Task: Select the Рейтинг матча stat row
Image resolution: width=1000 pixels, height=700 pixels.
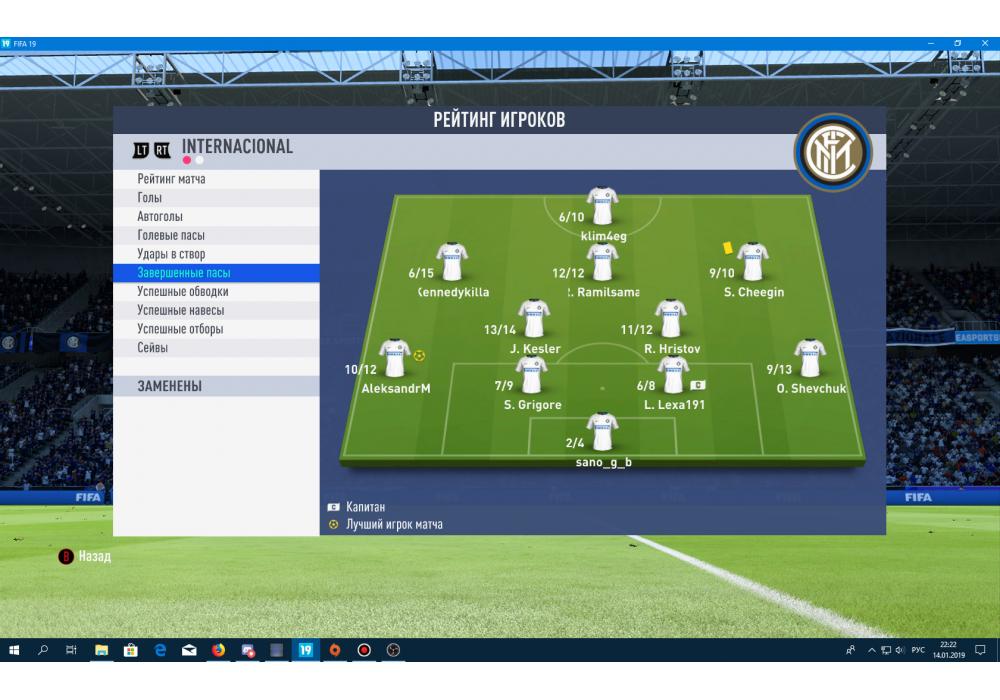Action: coord(172,179)
